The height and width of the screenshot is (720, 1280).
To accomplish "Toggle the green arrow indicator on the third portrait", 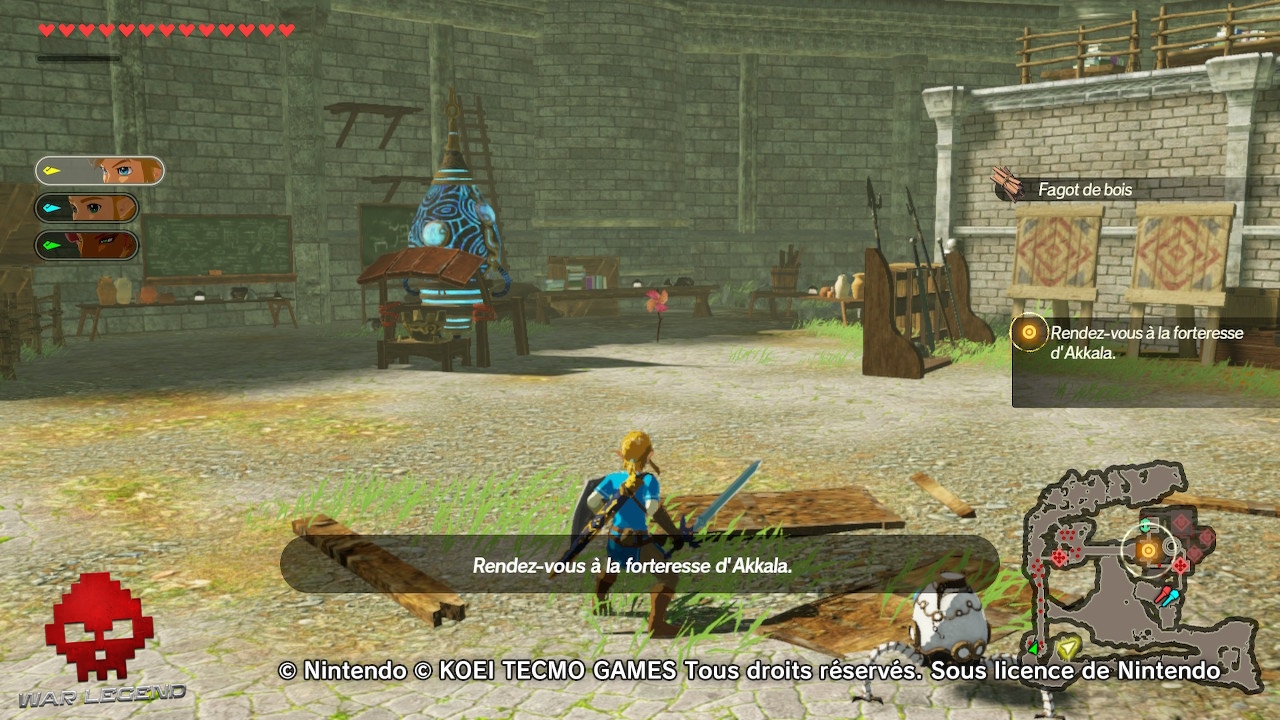I will pyautogui.click(x=53, y=245).
